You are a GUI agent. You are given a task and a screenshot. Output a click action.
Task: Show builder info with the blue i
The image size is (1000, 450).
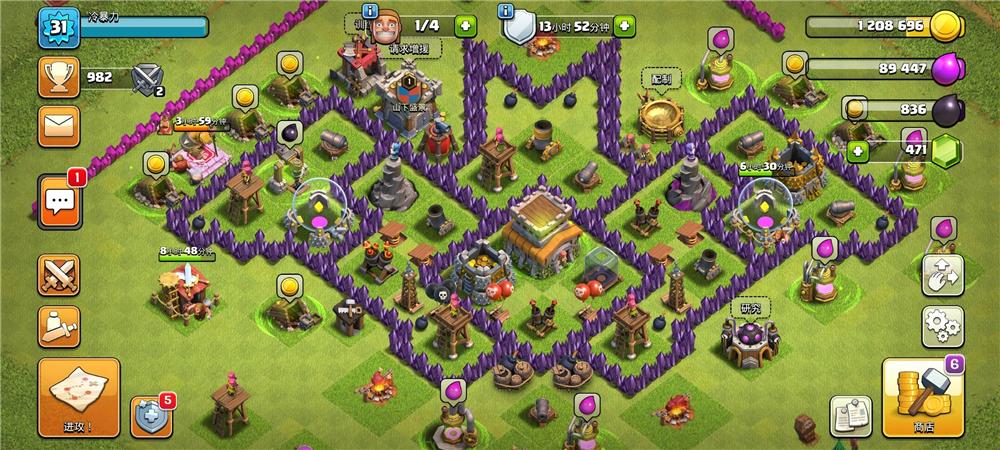tap(369, 12)
